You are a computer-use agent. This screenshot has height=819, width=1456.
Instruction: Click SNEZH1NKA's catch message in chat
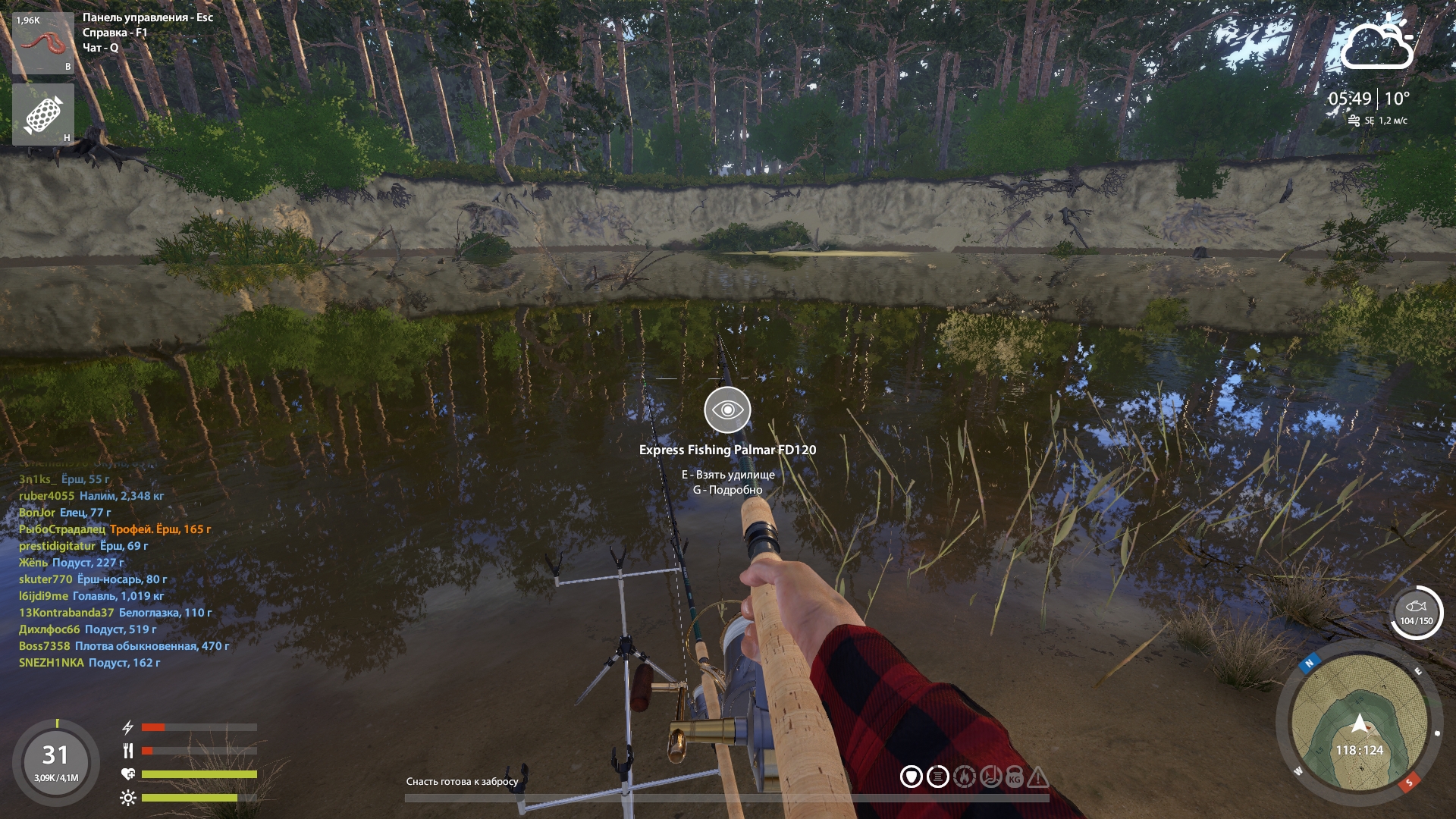tap(89, 663)
